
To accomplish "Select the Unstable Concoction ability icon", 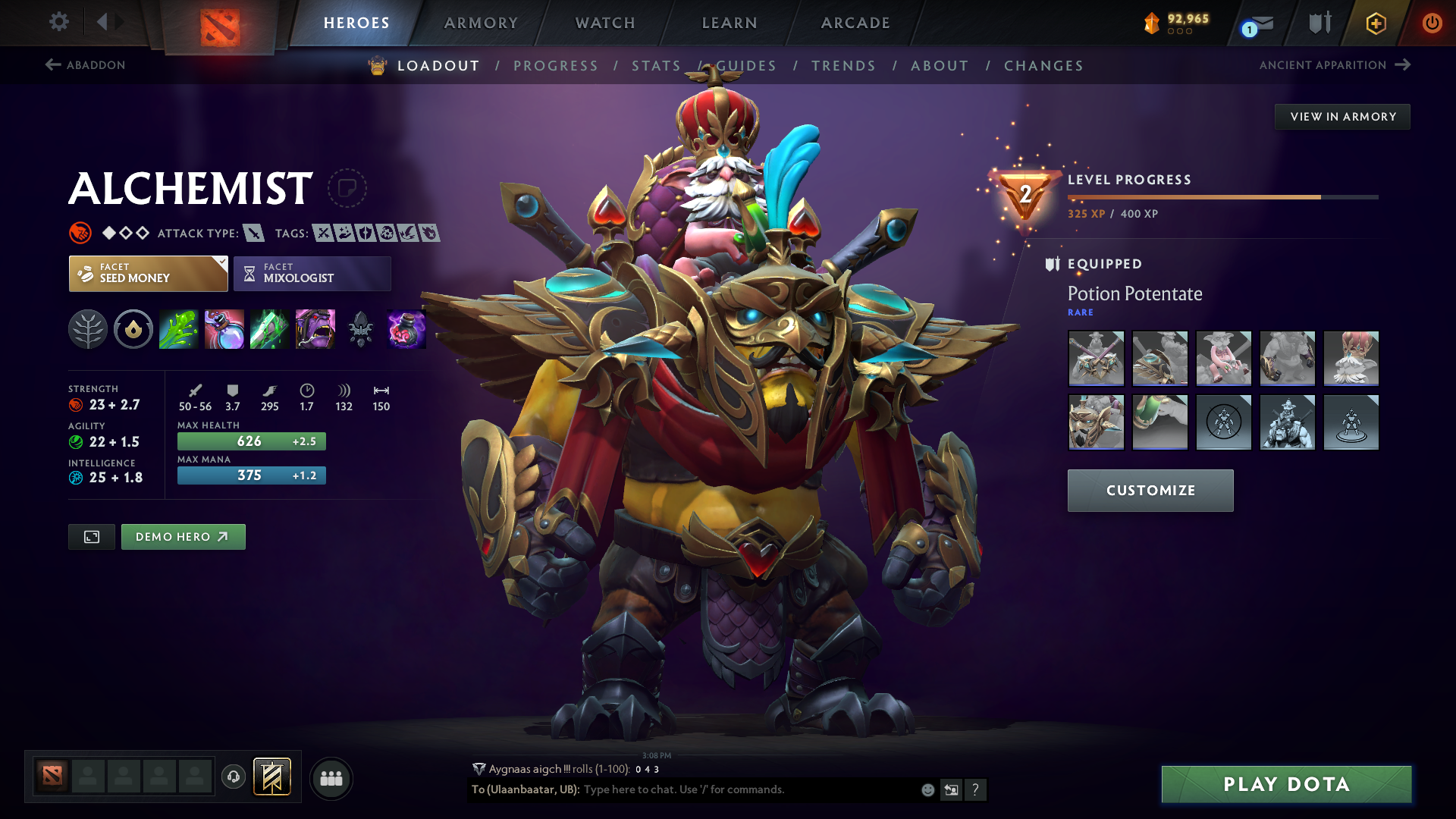I will [x=224, y=329].
